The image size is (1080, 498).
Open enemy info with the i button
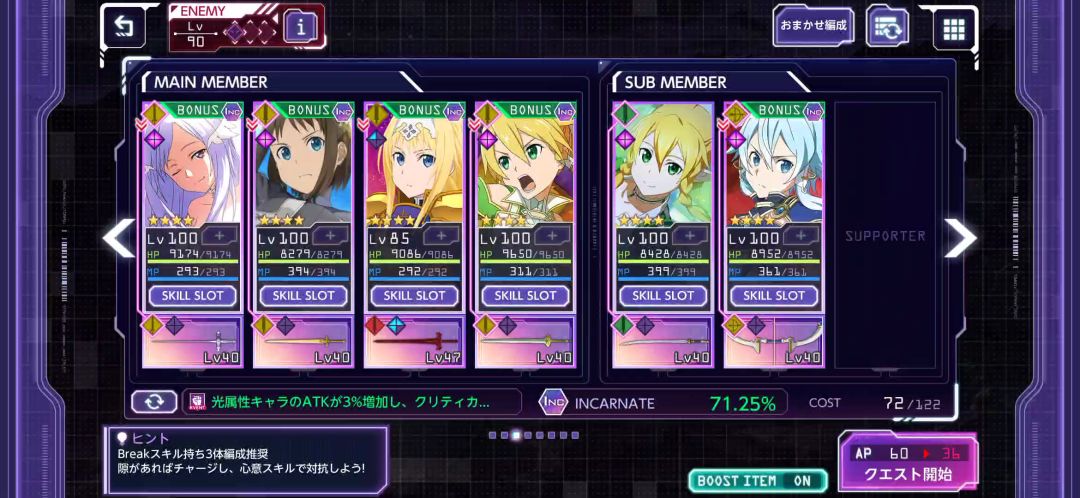click(x=301, y=27)
